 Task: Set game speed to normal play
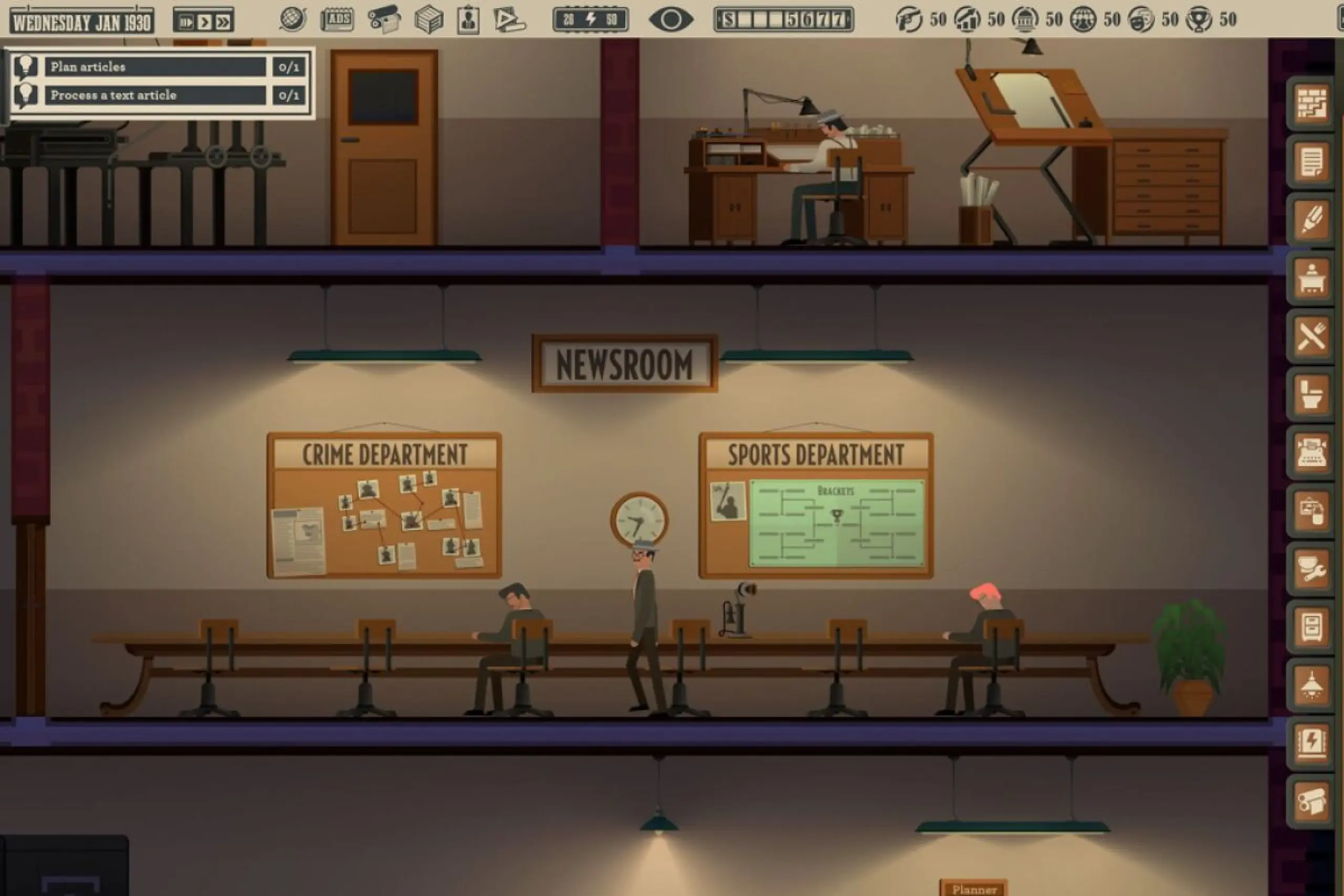coord(204,22)
